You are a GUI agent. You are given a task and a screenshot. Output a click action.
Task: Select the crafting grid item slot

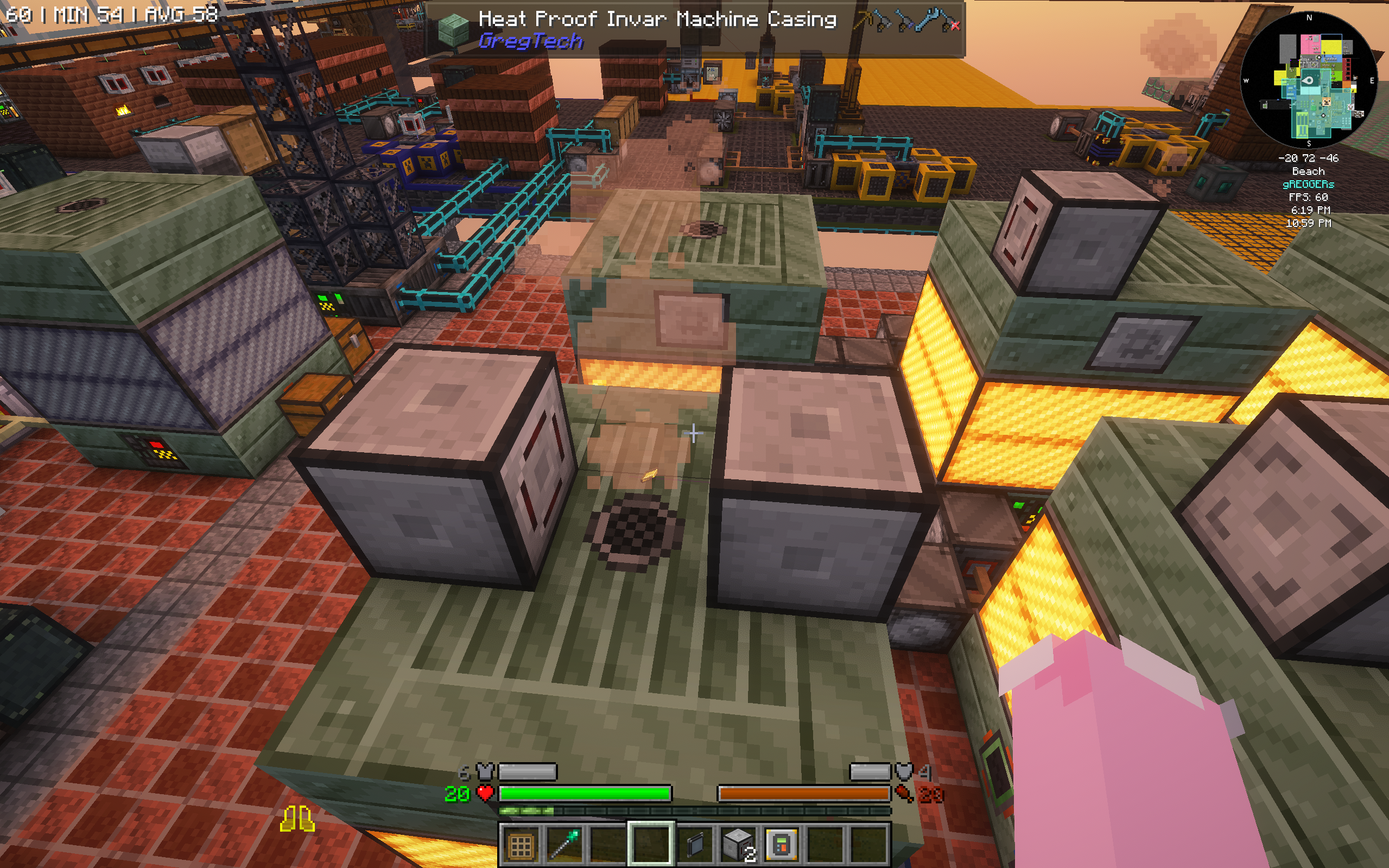pos(521,845)
